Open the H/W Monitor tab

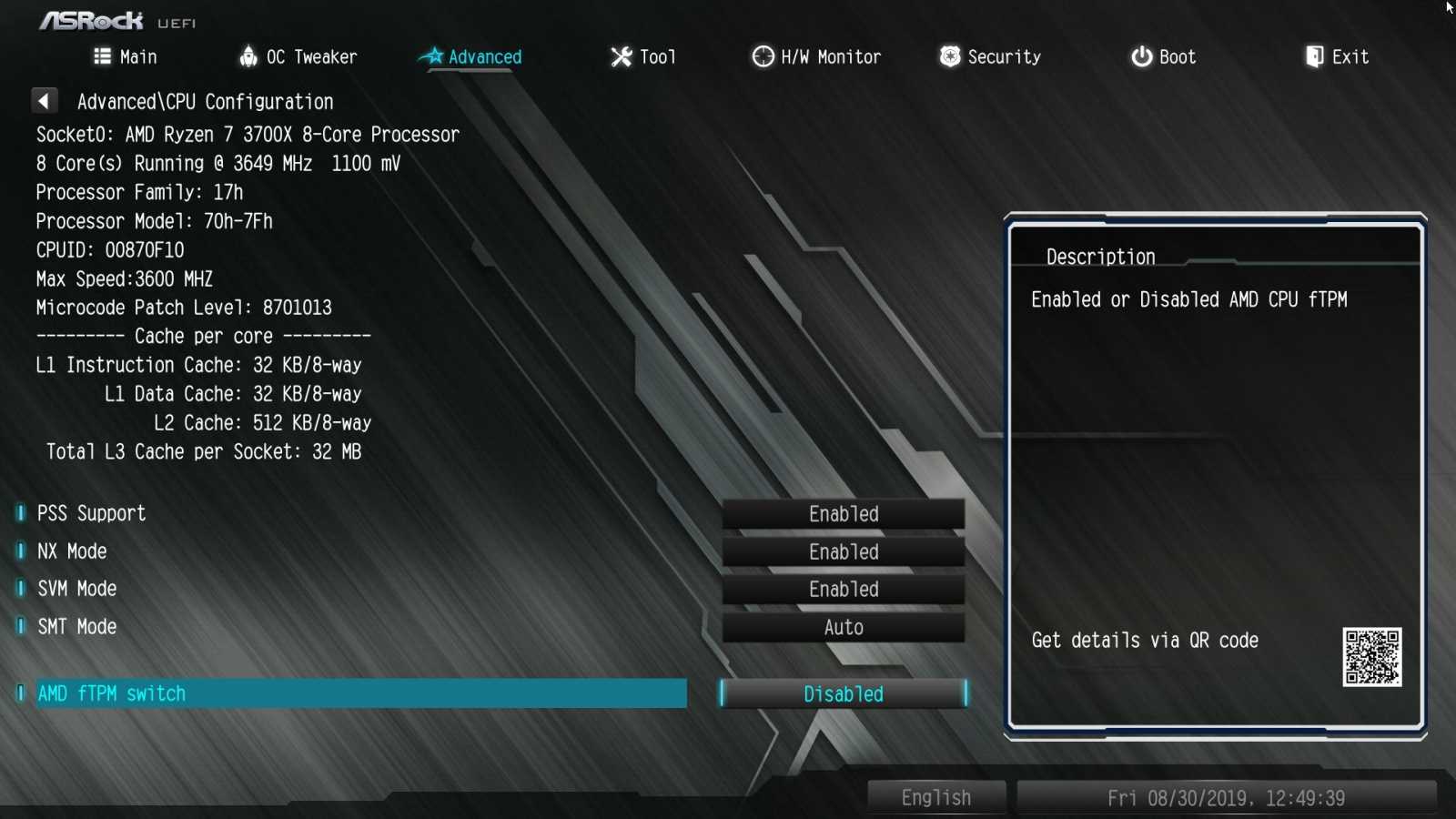tap(816, 56)
